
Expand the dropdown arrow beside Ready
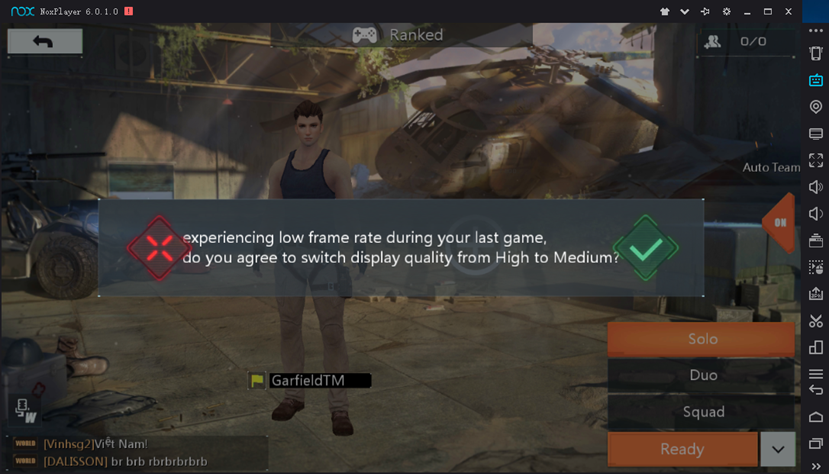(778, 449)
